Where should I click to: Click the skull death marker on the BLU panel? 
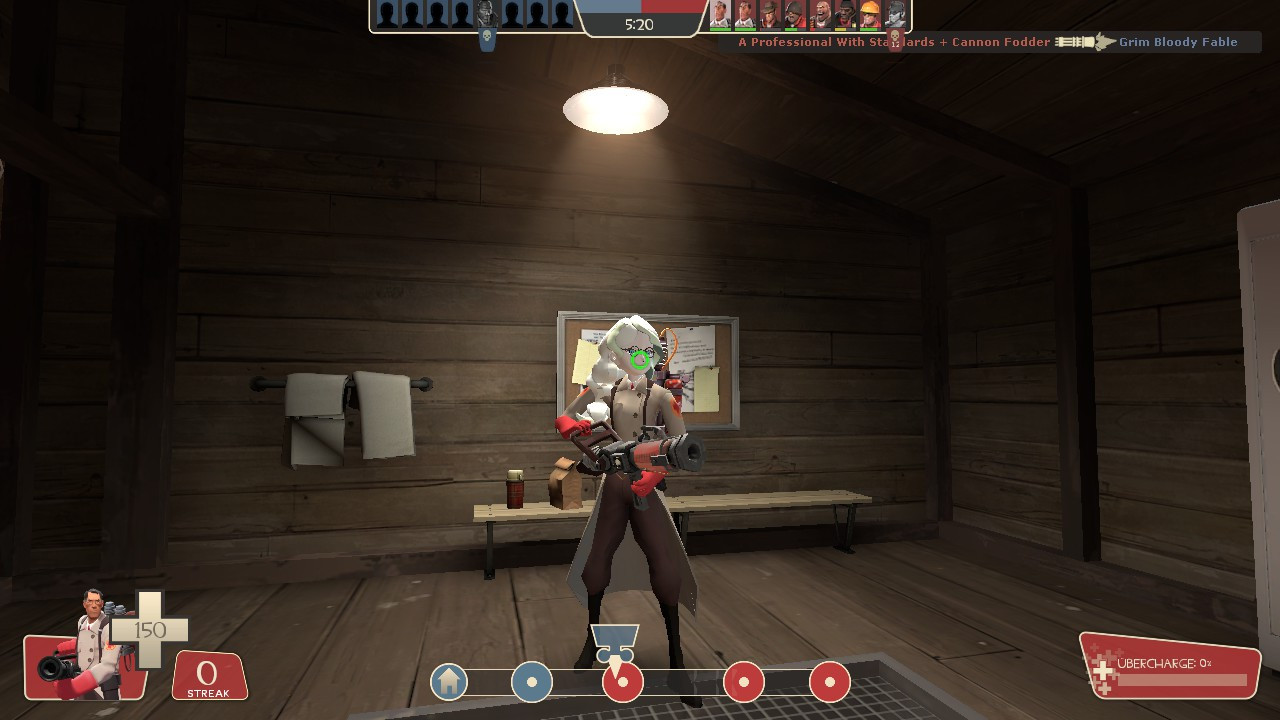pyautogui.click(x=487, y=36)
